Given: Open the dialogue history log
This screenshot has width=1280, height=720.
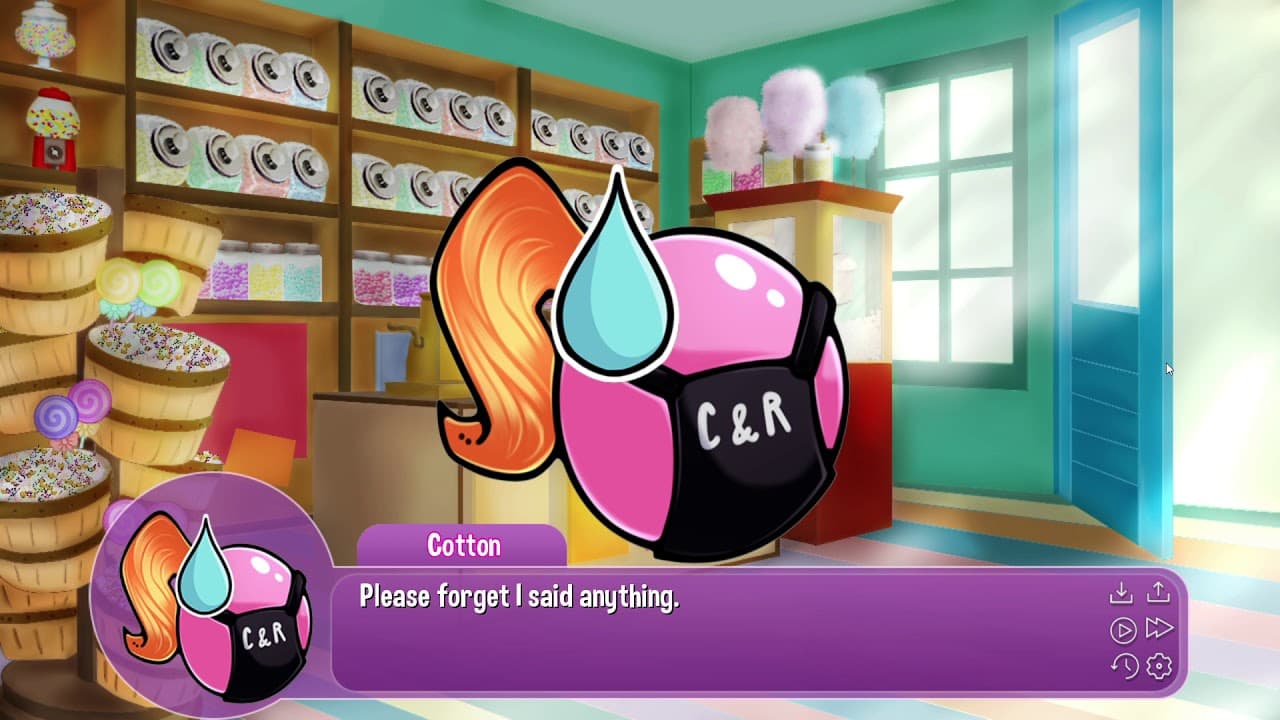Looking at the screenshot, I should (x=1124, y=666).
